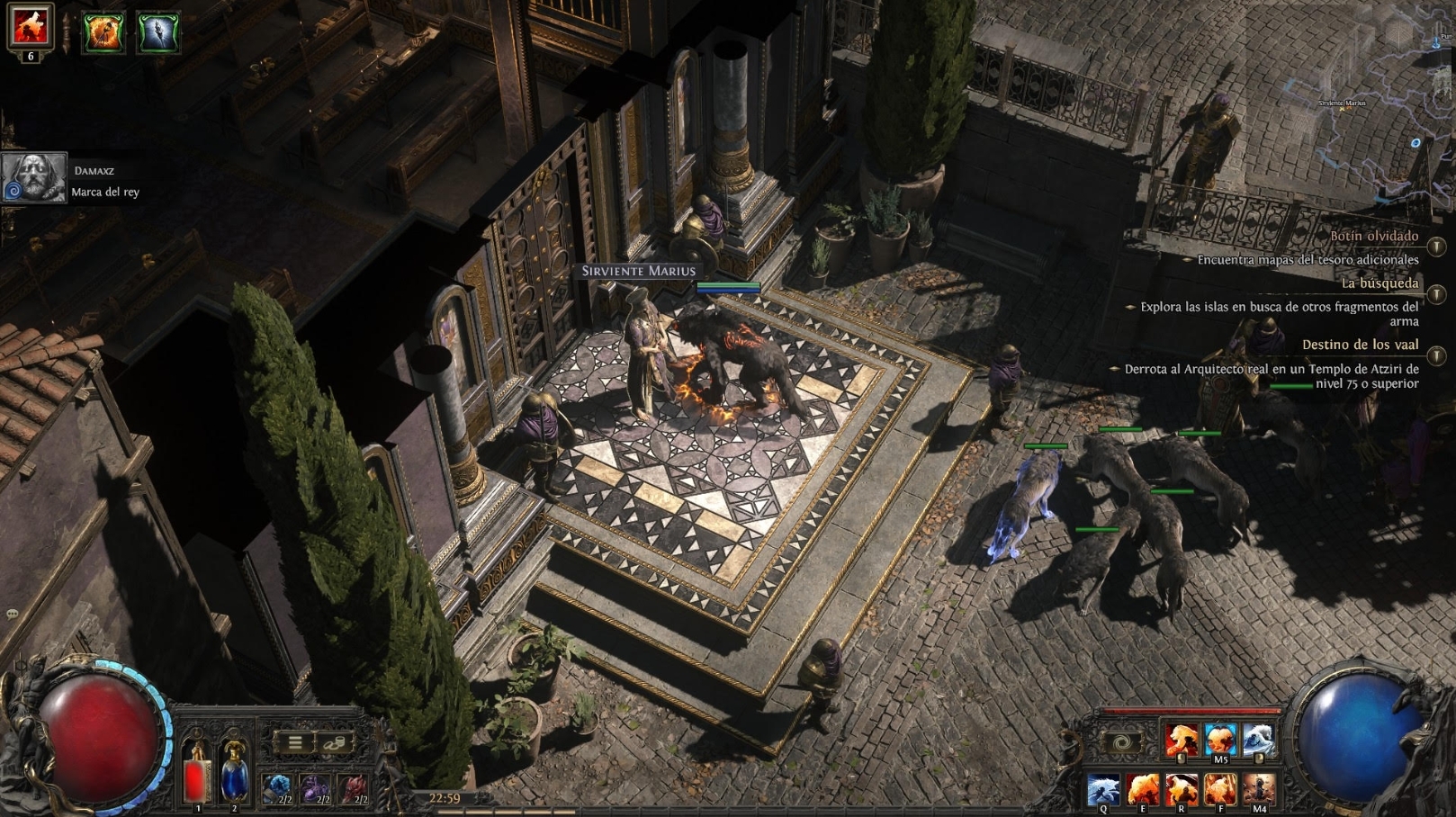1456x817 pixels.
Task: Click the swirl button beside the skill bar
Action: pyautogui.click(x=1121, y=743)
